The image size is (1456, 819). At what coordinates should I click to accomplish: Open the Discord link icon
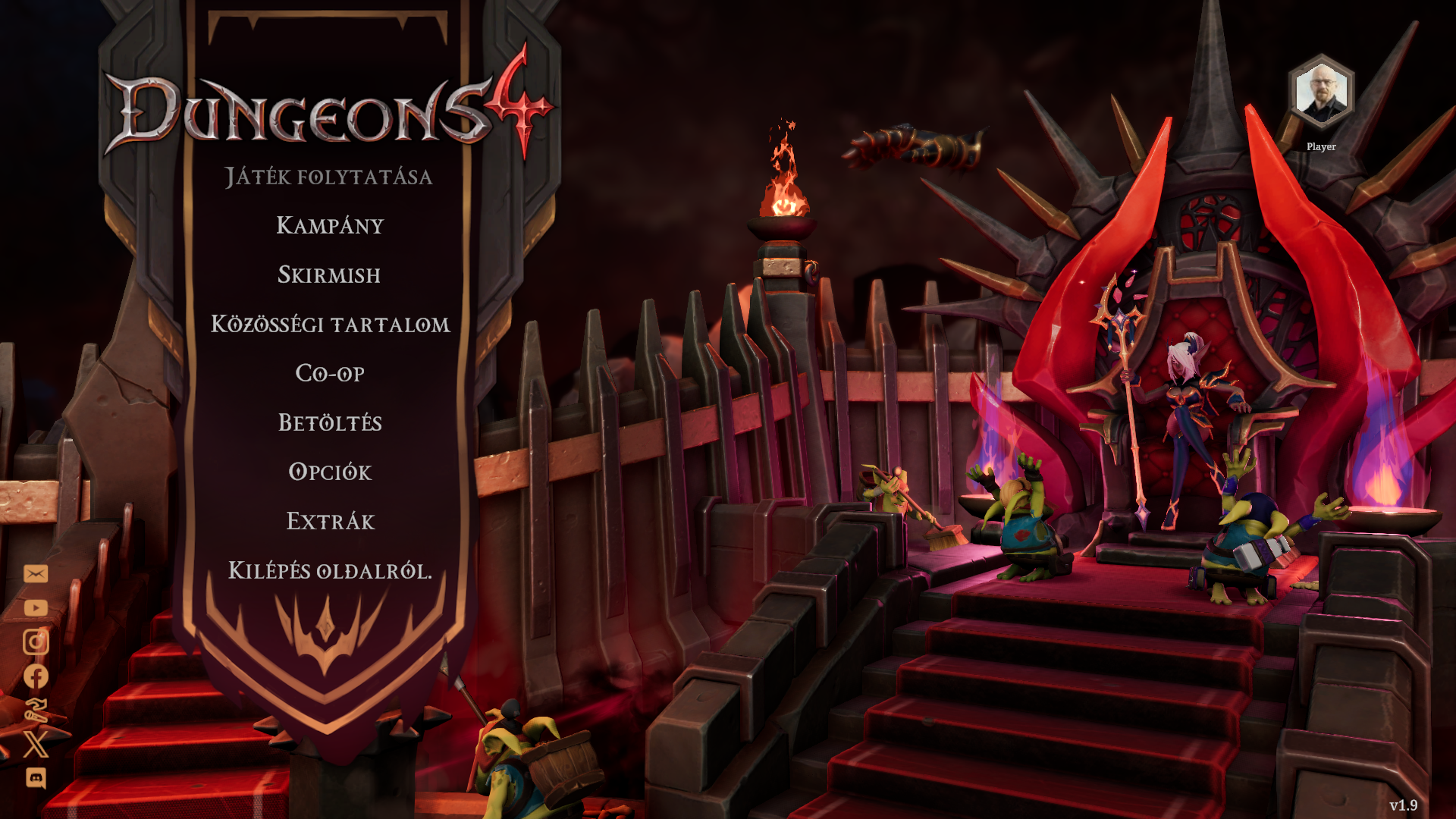(36, 778)
